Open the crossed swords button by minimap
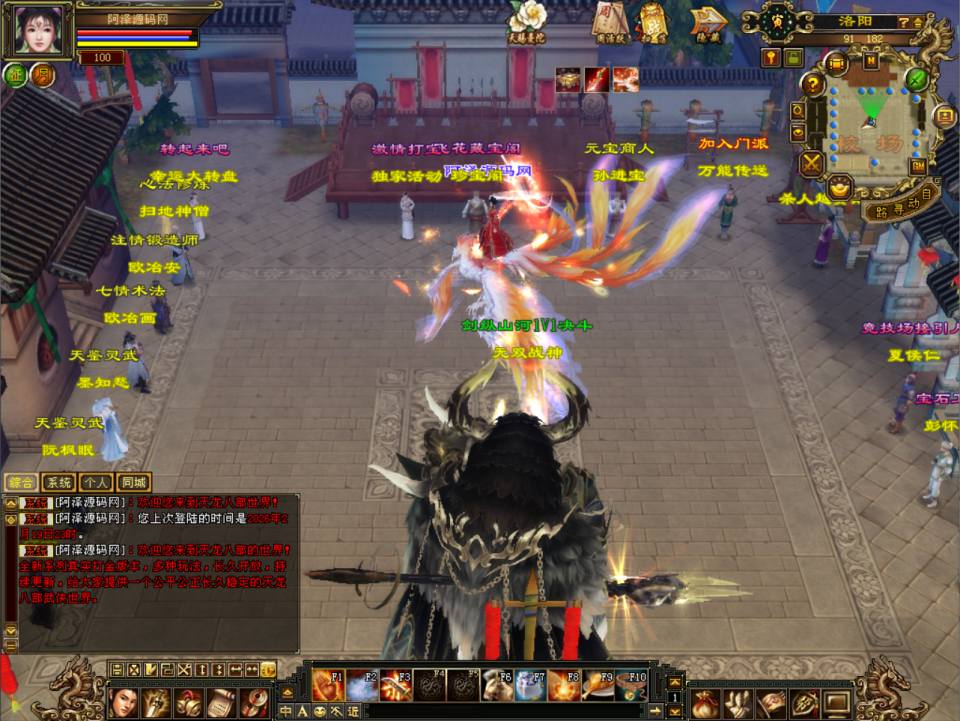 [812, 163]
